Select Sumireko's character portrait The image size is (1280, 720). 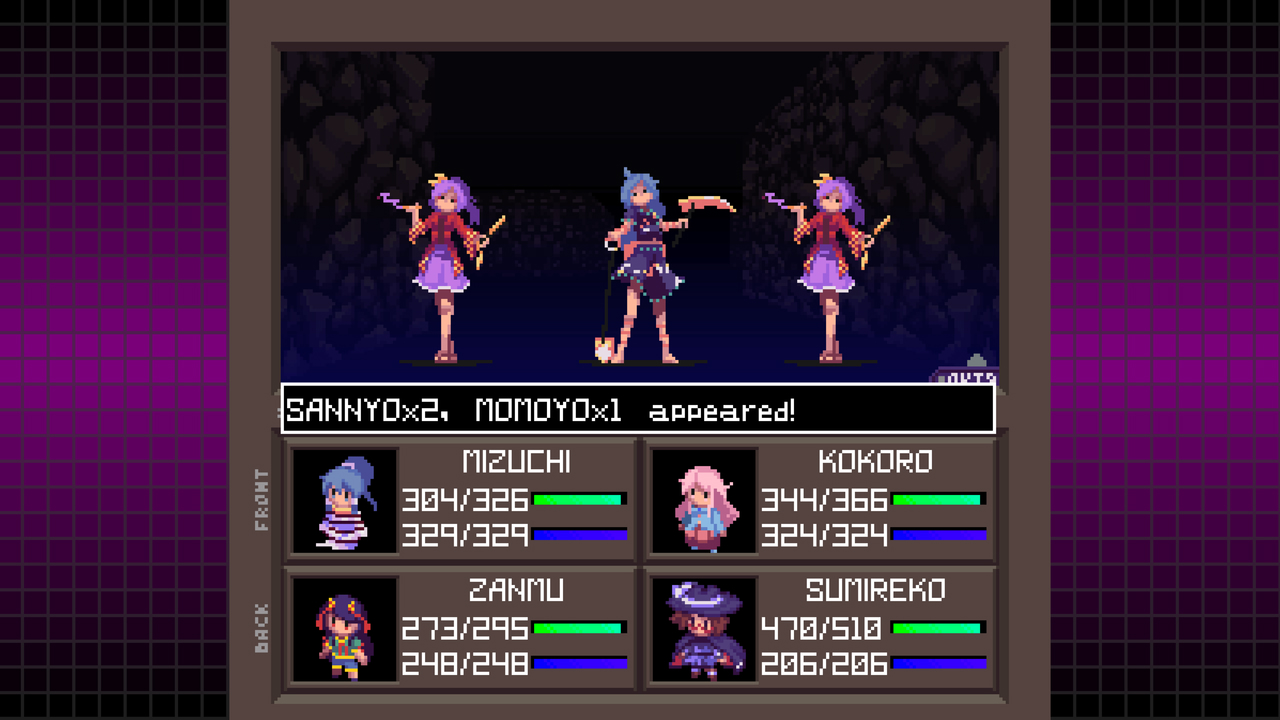pos(704,628)
